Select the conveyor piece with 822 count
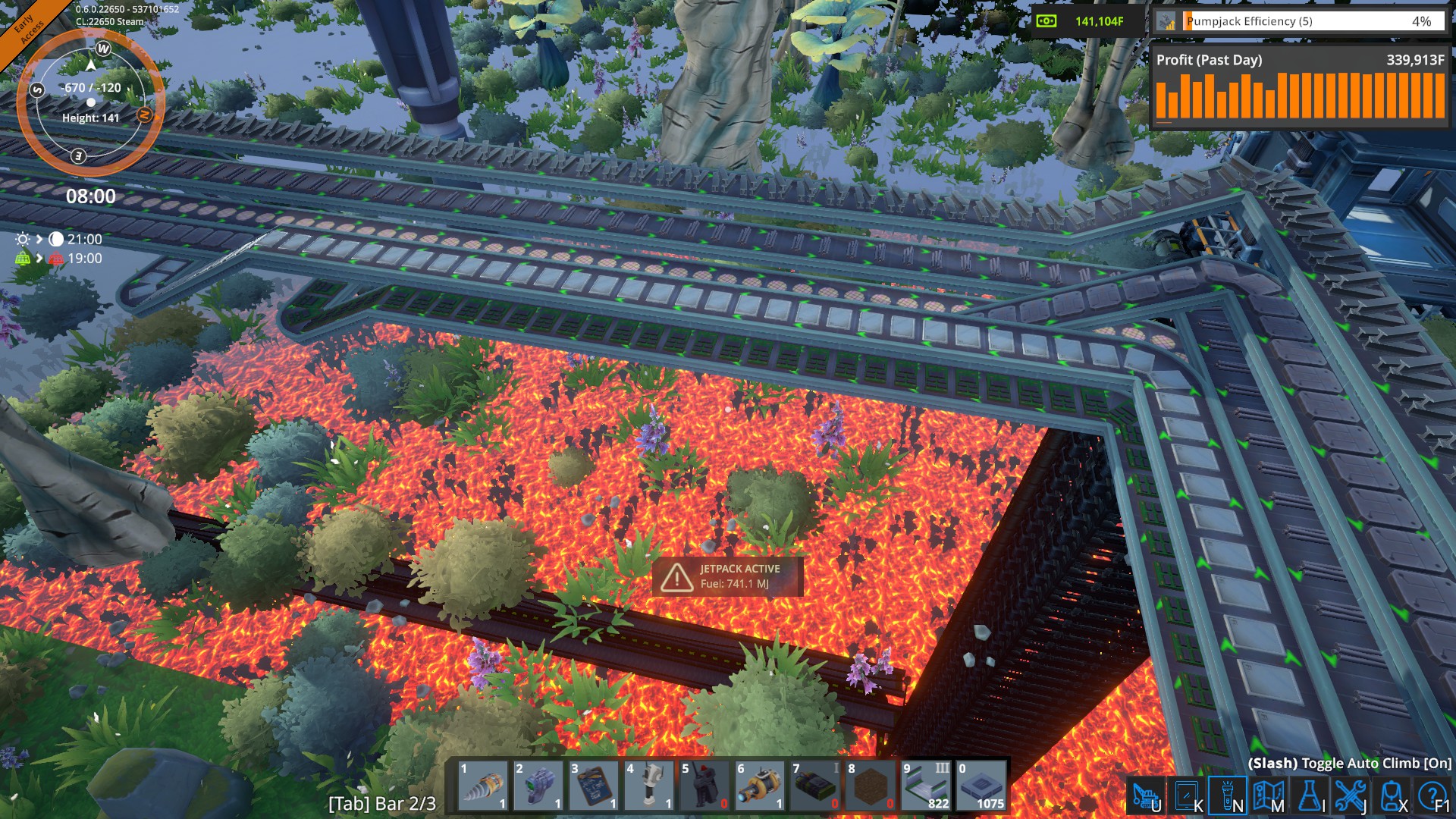 coord(926,786)
